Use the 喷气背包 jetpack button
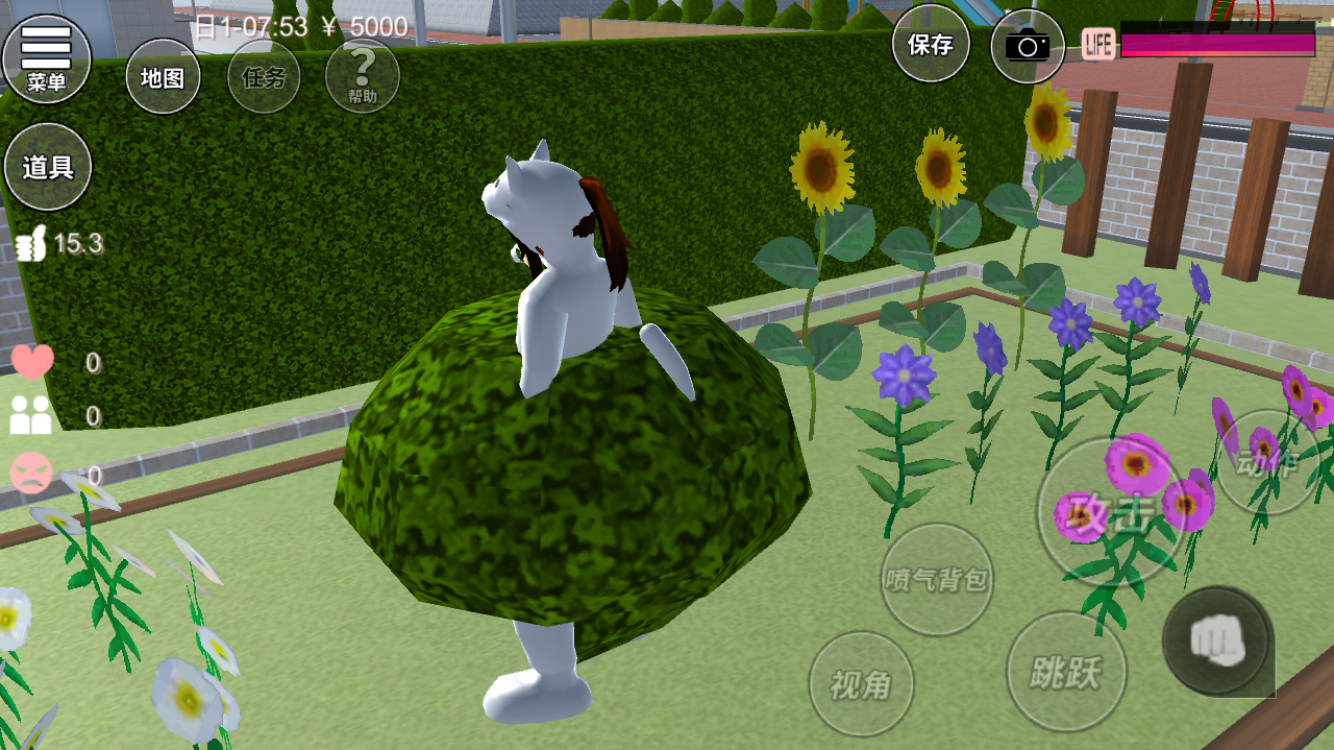Image resolution: width=1334 pixels, height=750 pixels. [937, 579]
